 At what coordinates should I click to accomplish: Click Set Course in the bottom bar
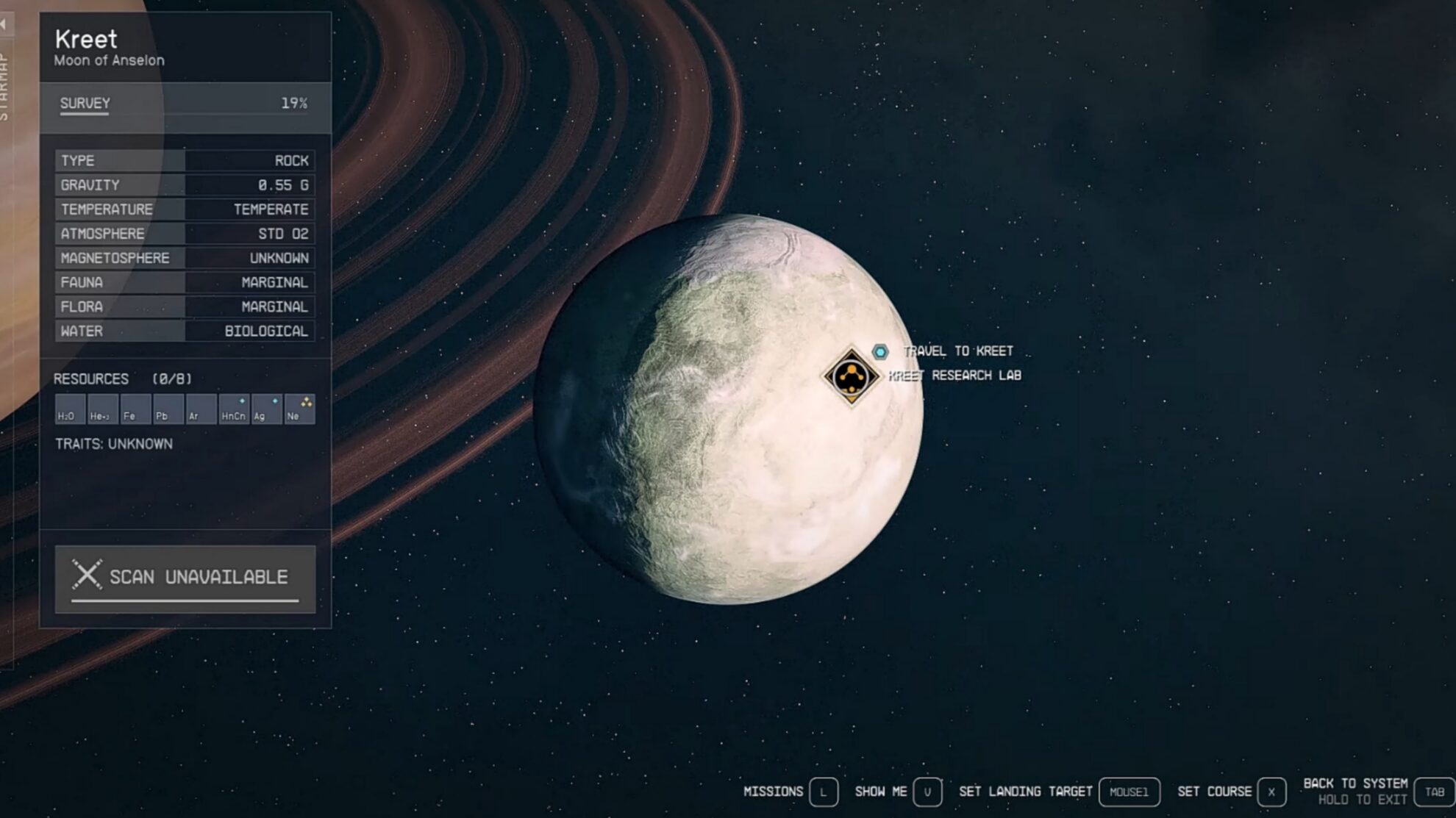tap(1271, 792)
